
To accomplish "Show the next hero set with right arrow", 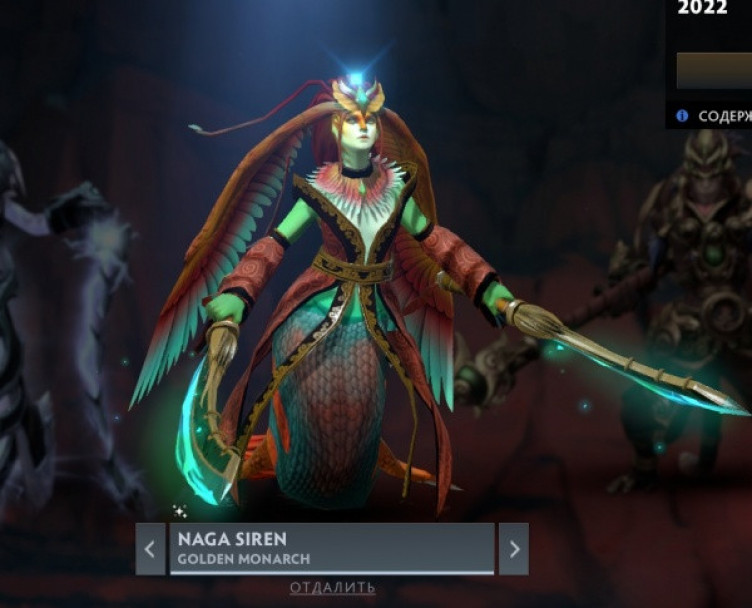I will tap(514, 549).
